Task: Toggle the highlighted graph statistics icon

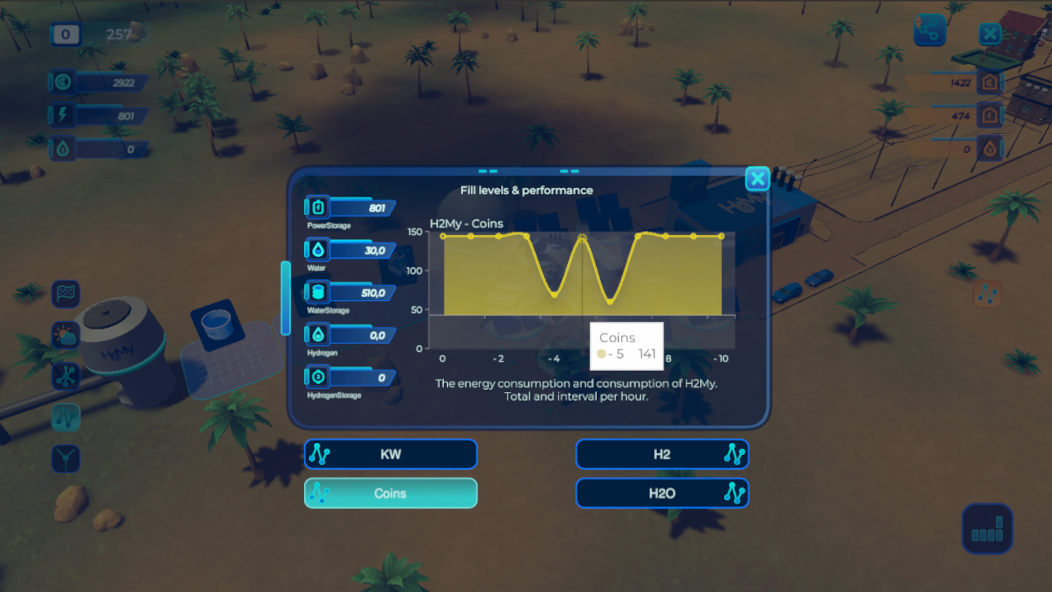Action: pyautogui.click(x=65, y=417)
